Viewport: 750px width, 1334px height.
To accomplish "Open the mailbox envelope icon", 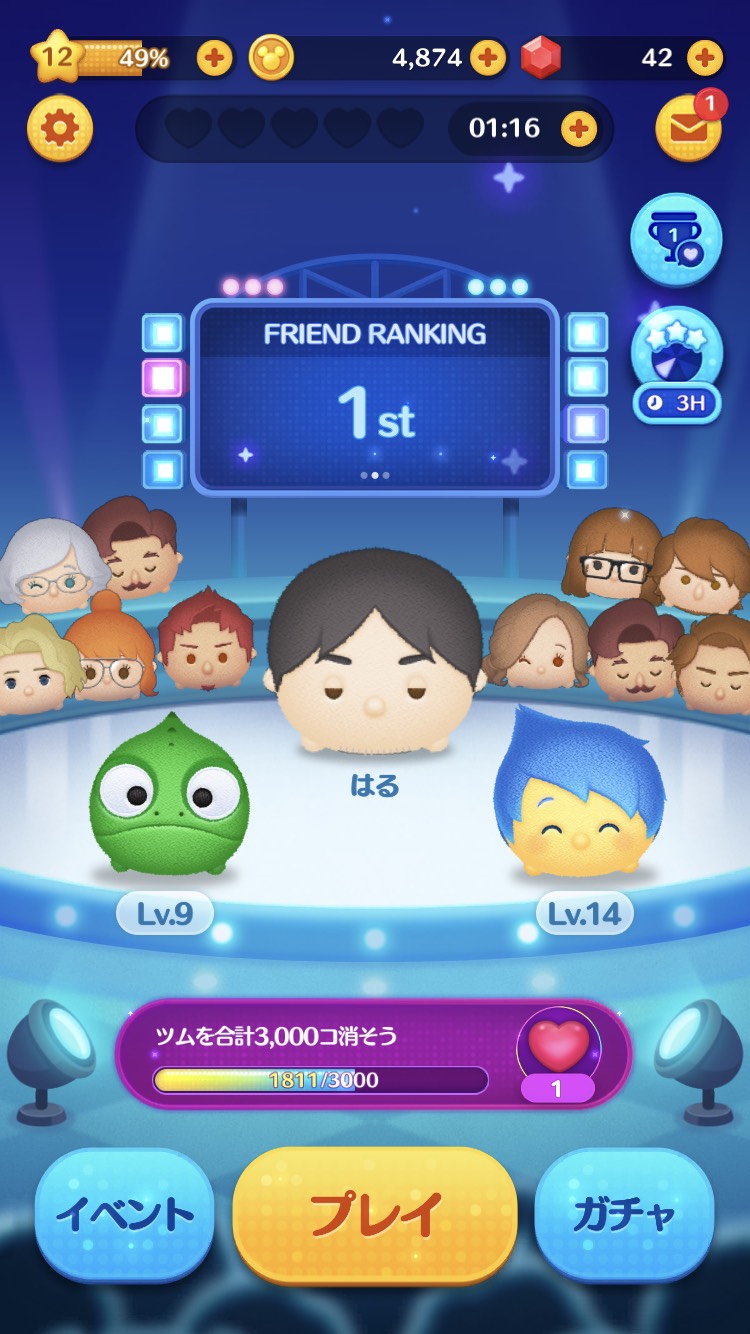I will click(x=688, y=128).
